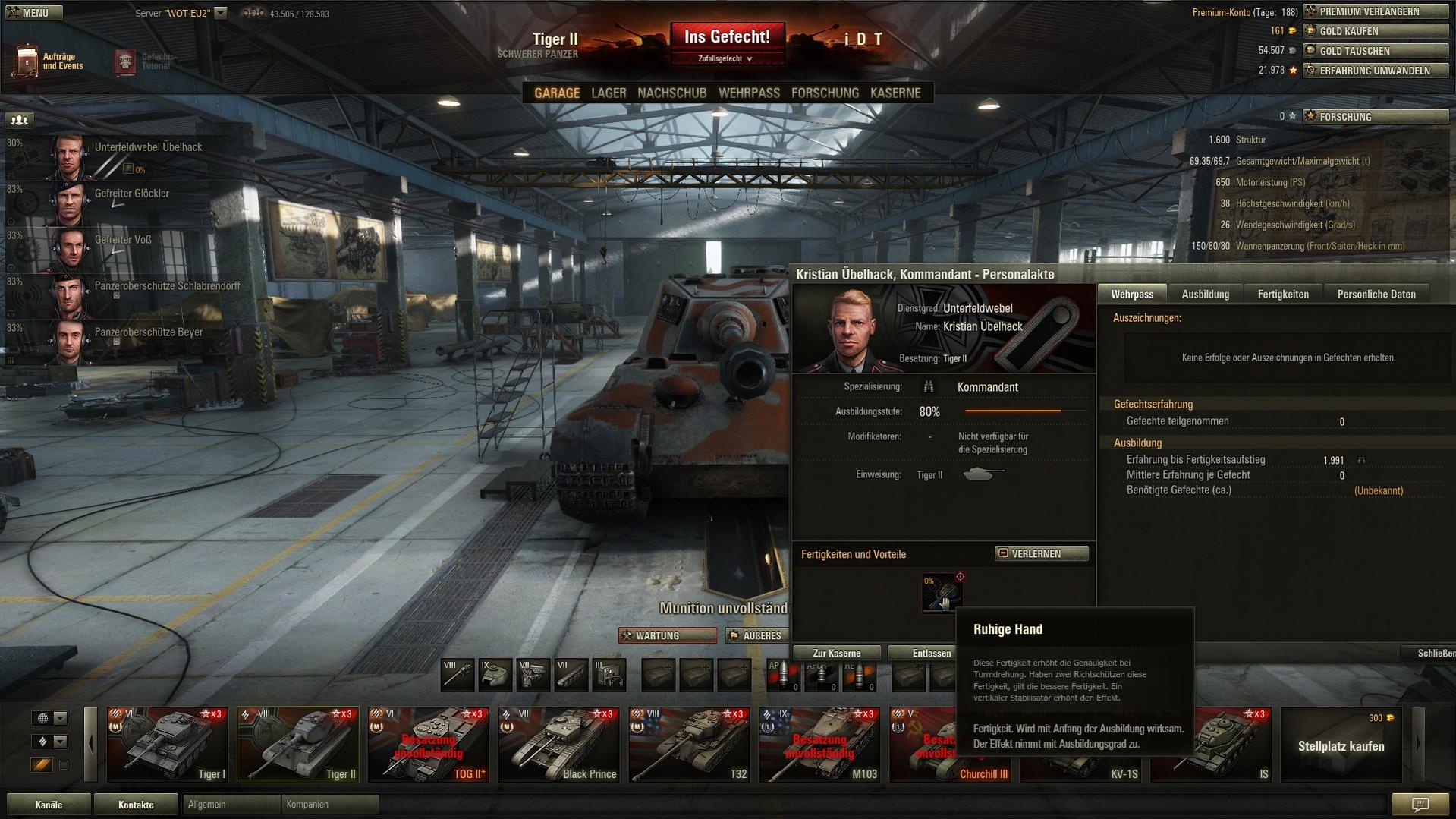Select ERFAHRUNG UMWANDELN
Screen dimensions: 1456x819
tap(1375, 71)
